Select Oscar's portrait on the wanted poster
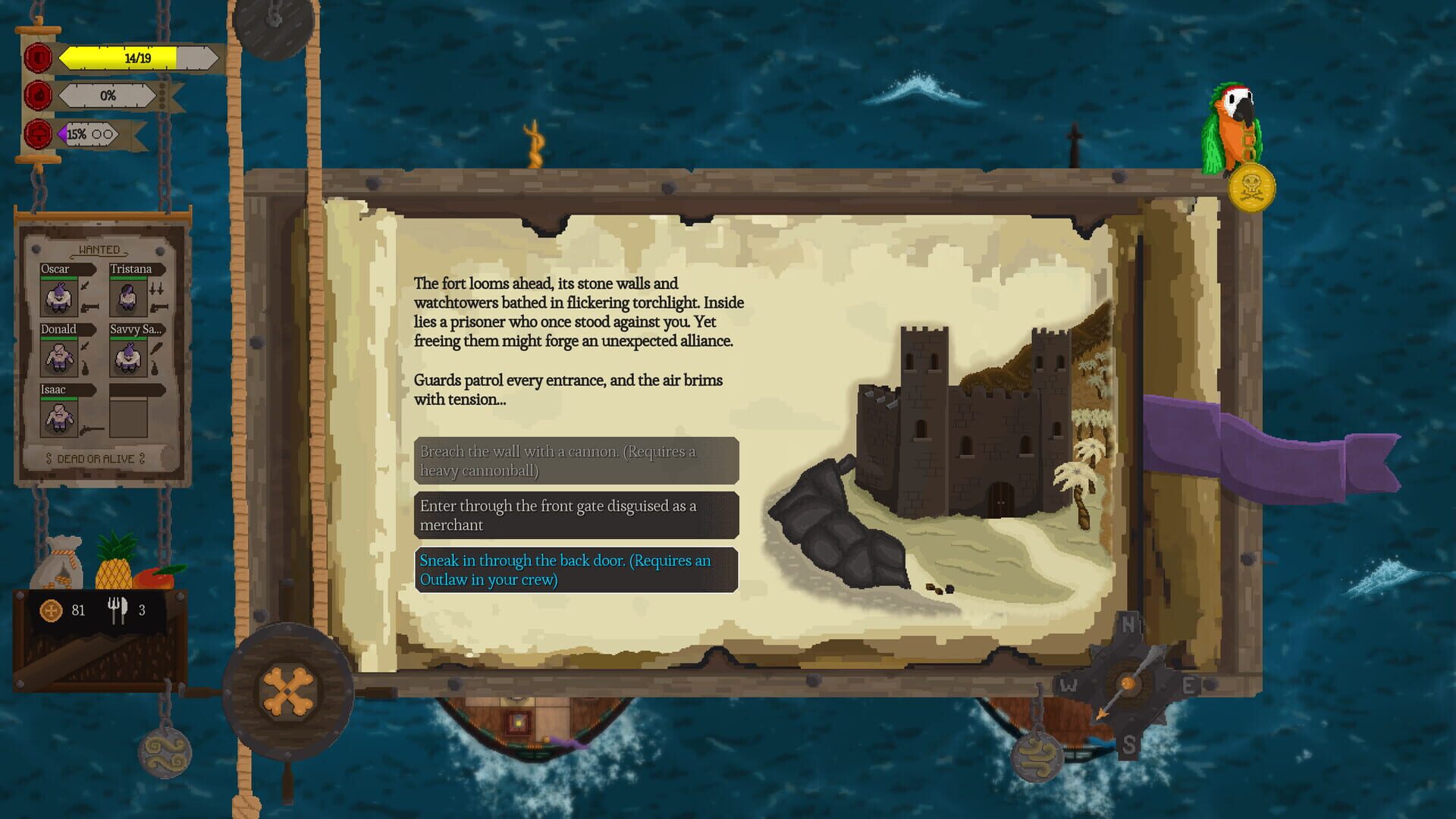This screenshot has width=1456, height=819. pyautogui.click(x=59, y=296)
